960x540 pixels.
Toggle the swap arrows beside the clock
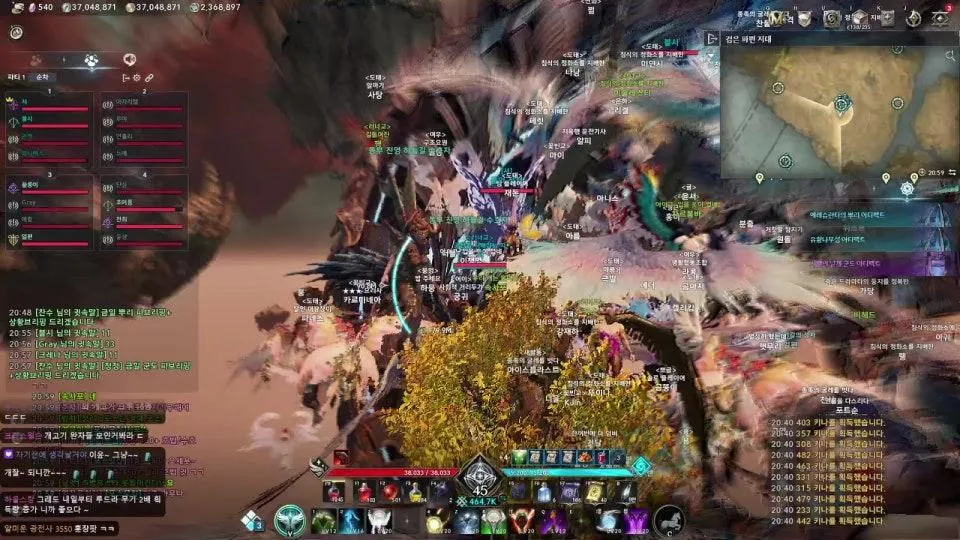click(950, 173)
